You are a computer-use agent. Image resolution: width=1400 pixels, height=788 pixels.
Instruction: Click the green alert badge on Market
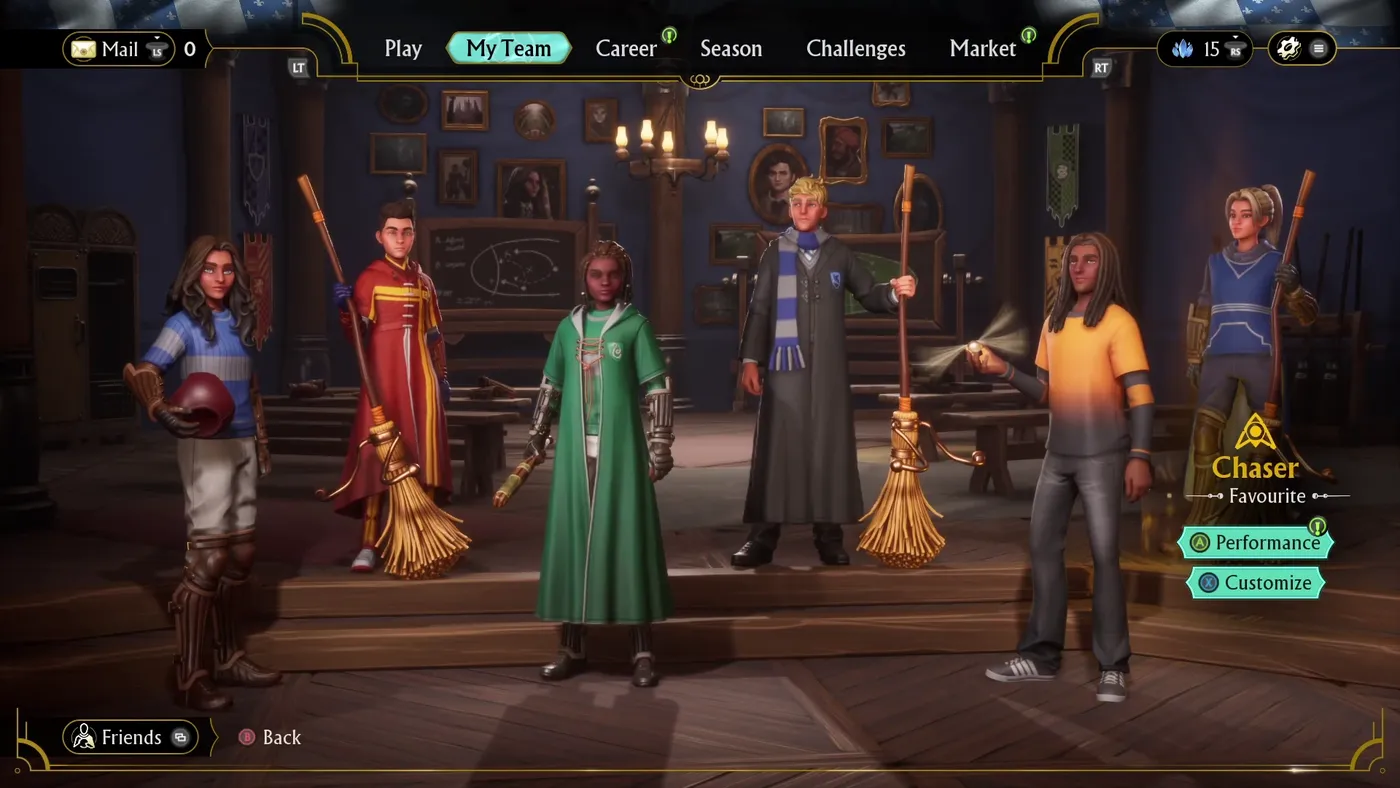1030,35
